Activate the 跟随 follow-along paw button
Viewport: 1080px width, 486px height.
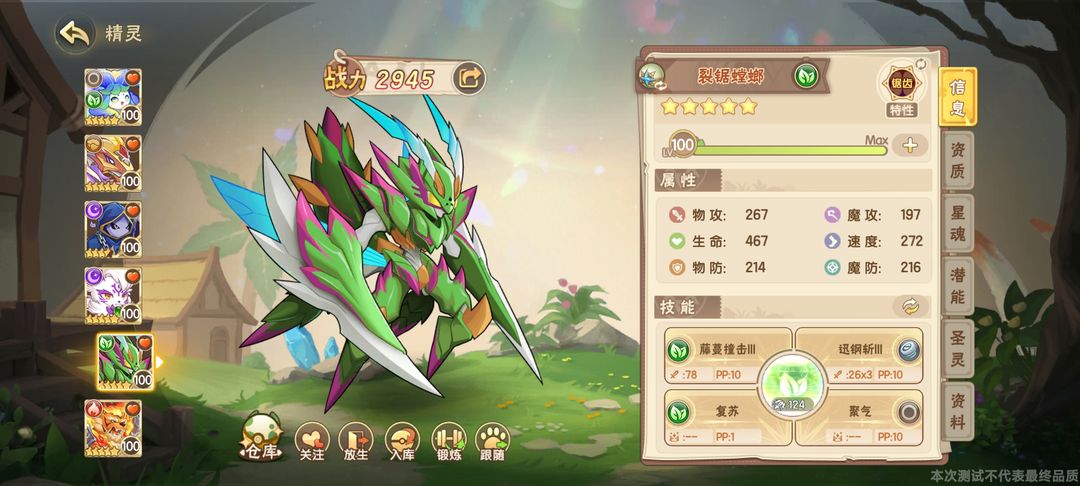pos(492,441)
